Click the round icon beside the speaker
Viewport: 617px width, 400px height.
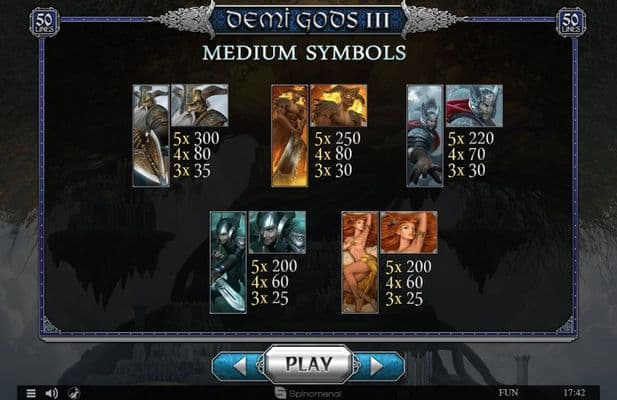click(x=74, y=393)
